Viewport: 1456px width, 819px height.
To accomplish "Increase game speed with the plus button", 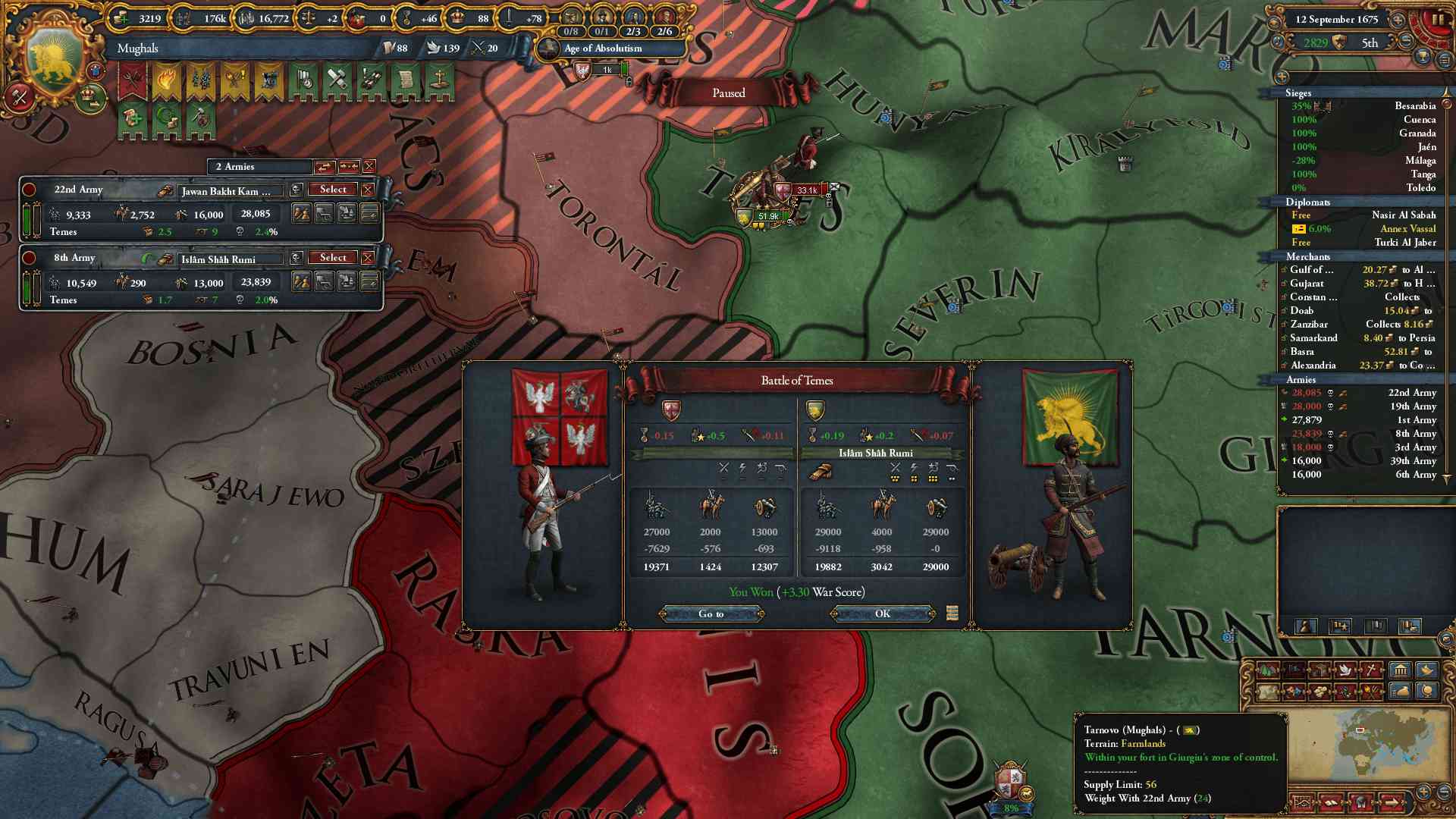I will (1398, 20).
